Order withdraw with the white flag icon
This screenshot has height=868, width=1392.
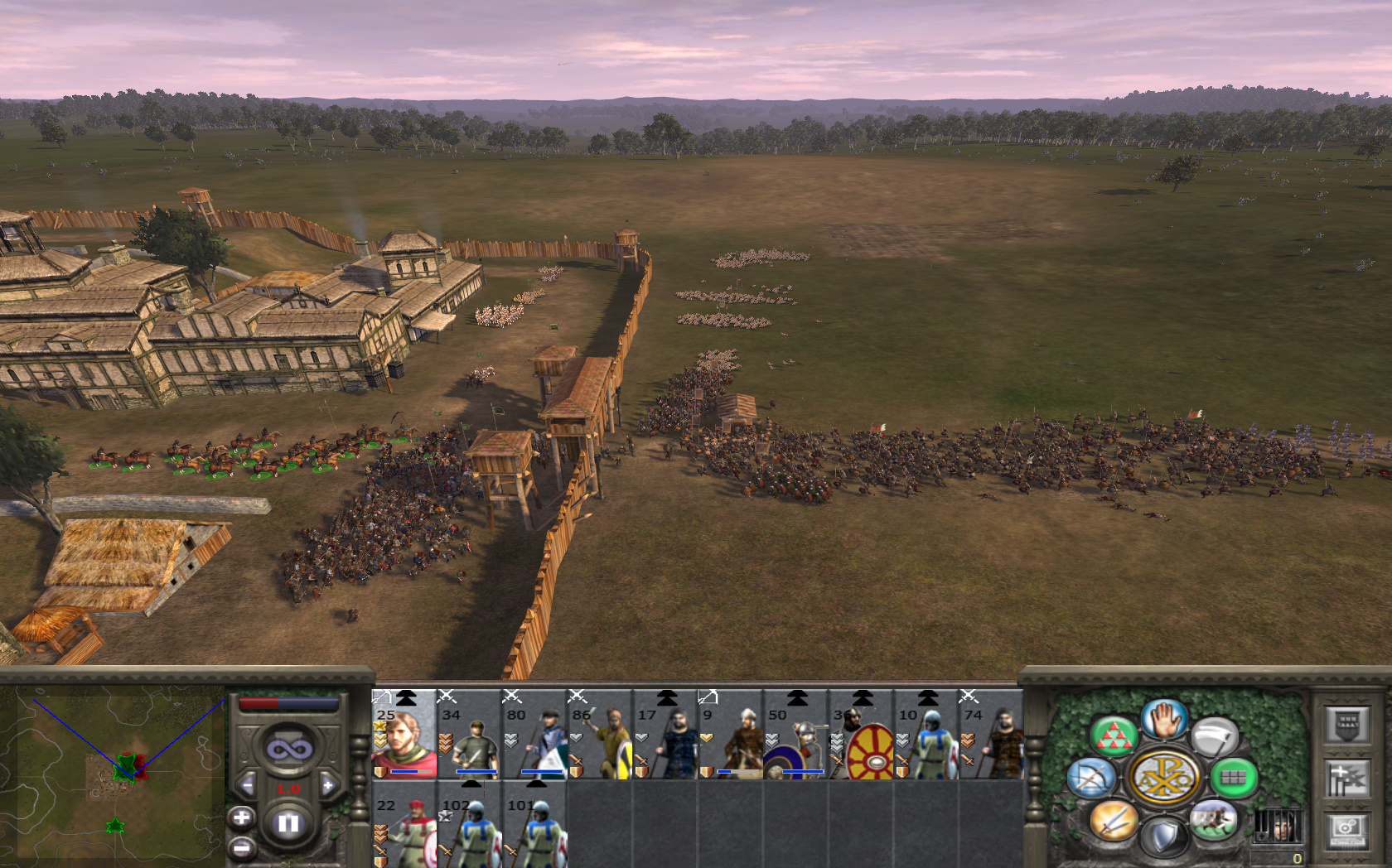coord(1215,735)
